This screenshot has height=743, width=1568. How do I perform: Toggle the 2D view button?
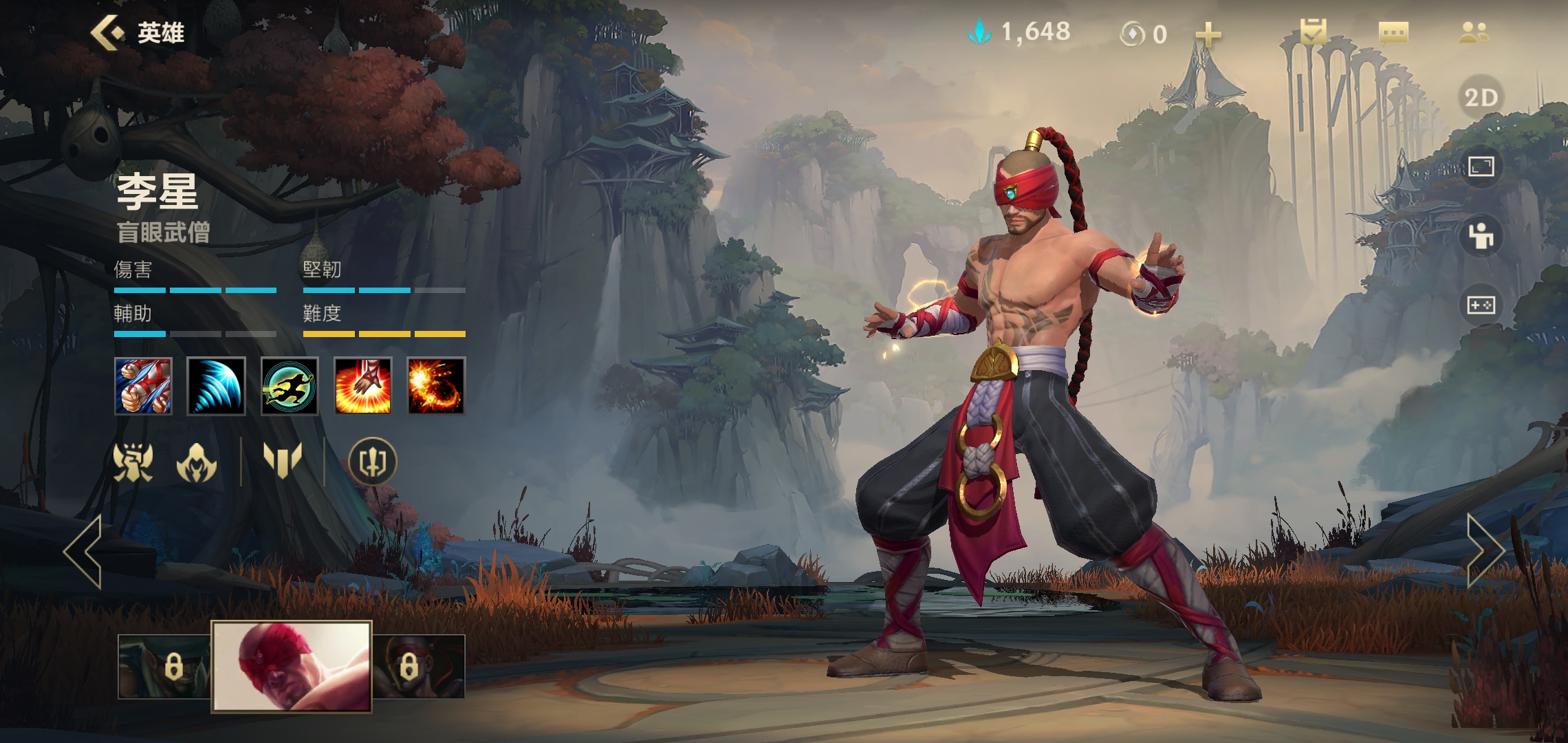tap(1481, 98)
